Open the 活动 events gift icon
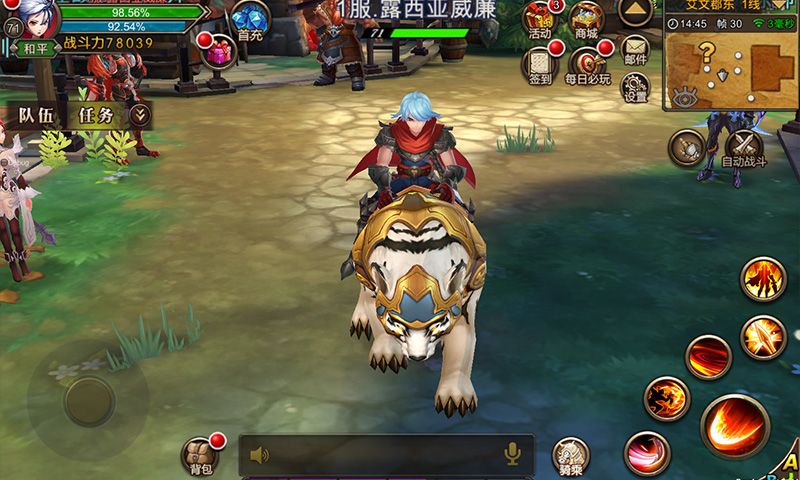The height and width of the screenshot is (480, 800). pos(539,20)
